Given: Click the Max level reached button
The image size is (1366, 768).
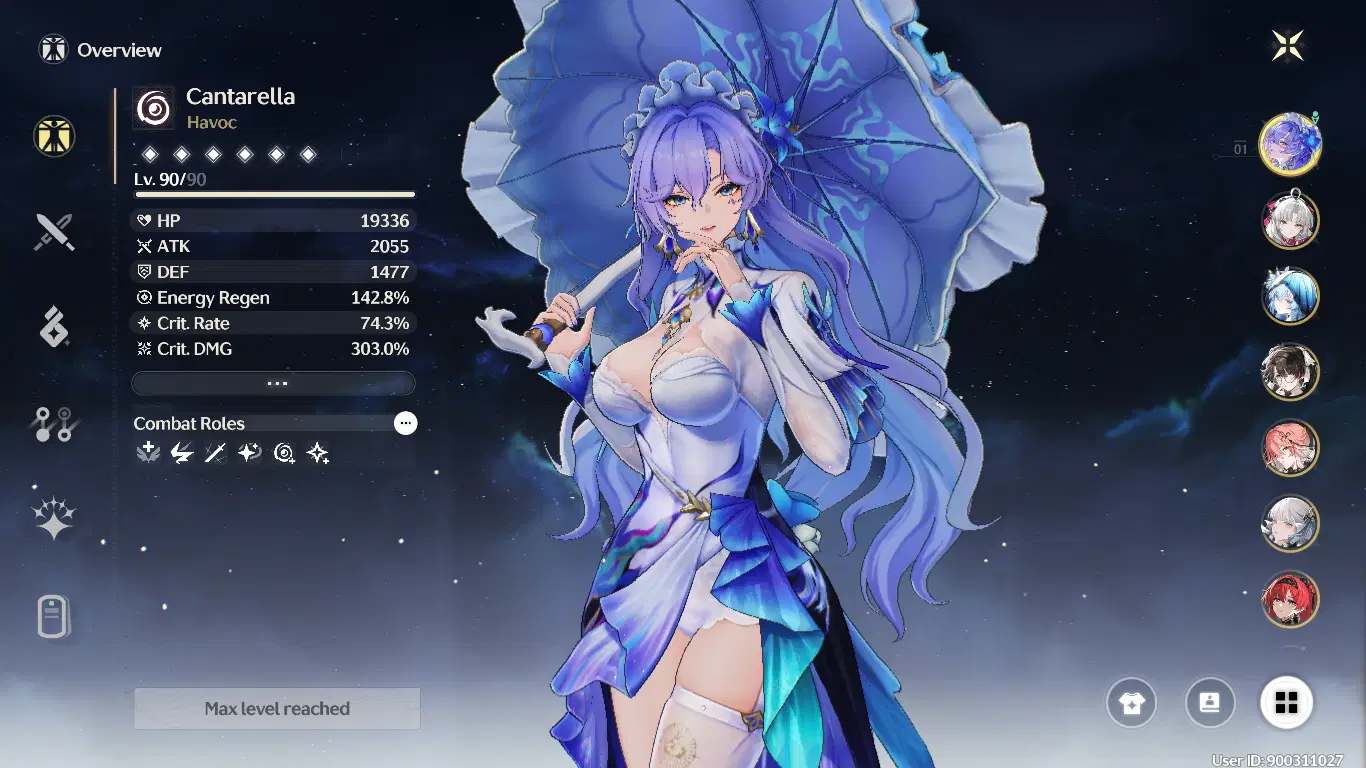Looking at the screenshot, I should 277,708.
